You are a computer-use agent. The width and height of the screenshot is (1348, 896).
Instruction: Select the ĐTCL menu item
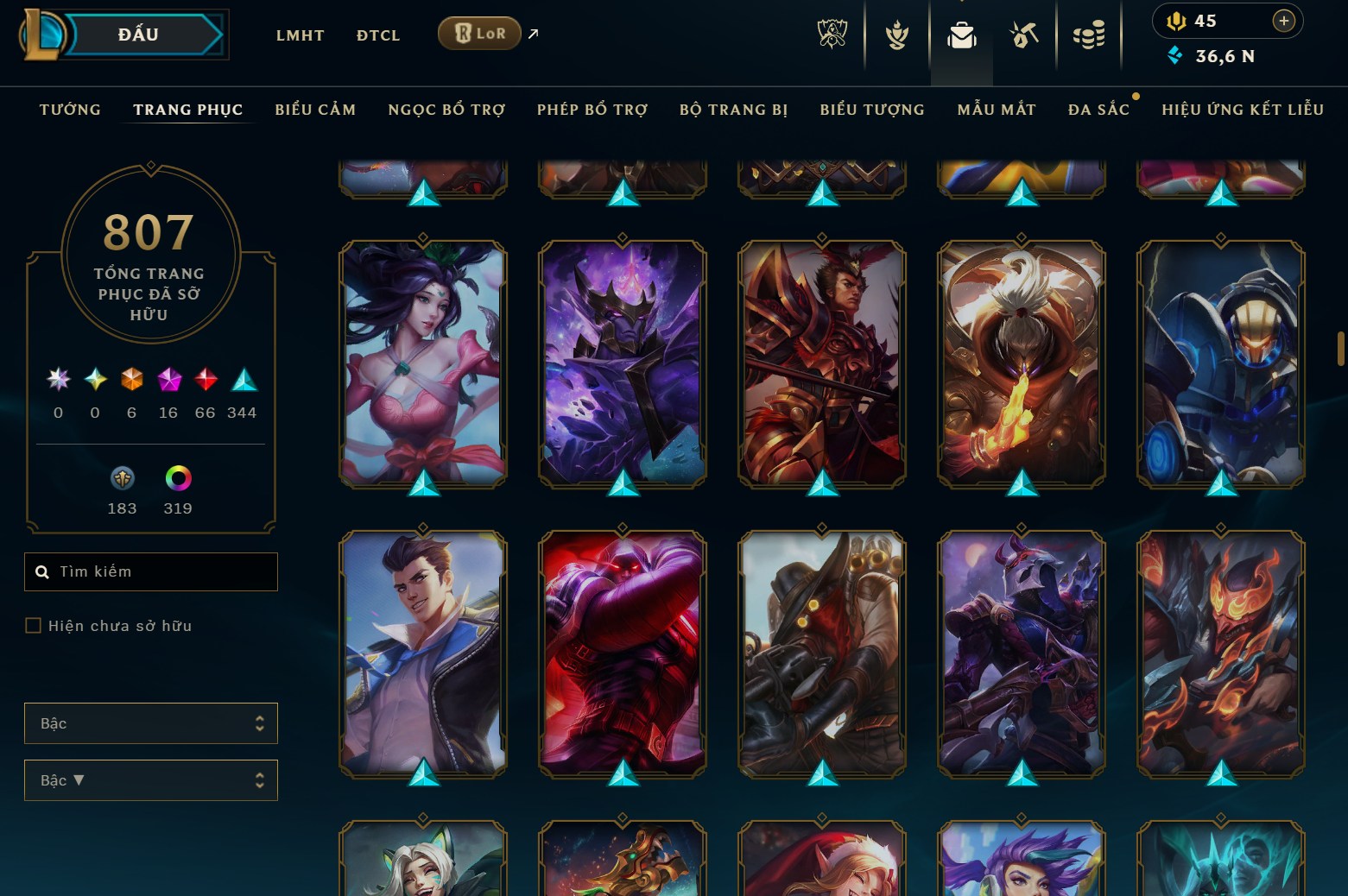point(377,35)
